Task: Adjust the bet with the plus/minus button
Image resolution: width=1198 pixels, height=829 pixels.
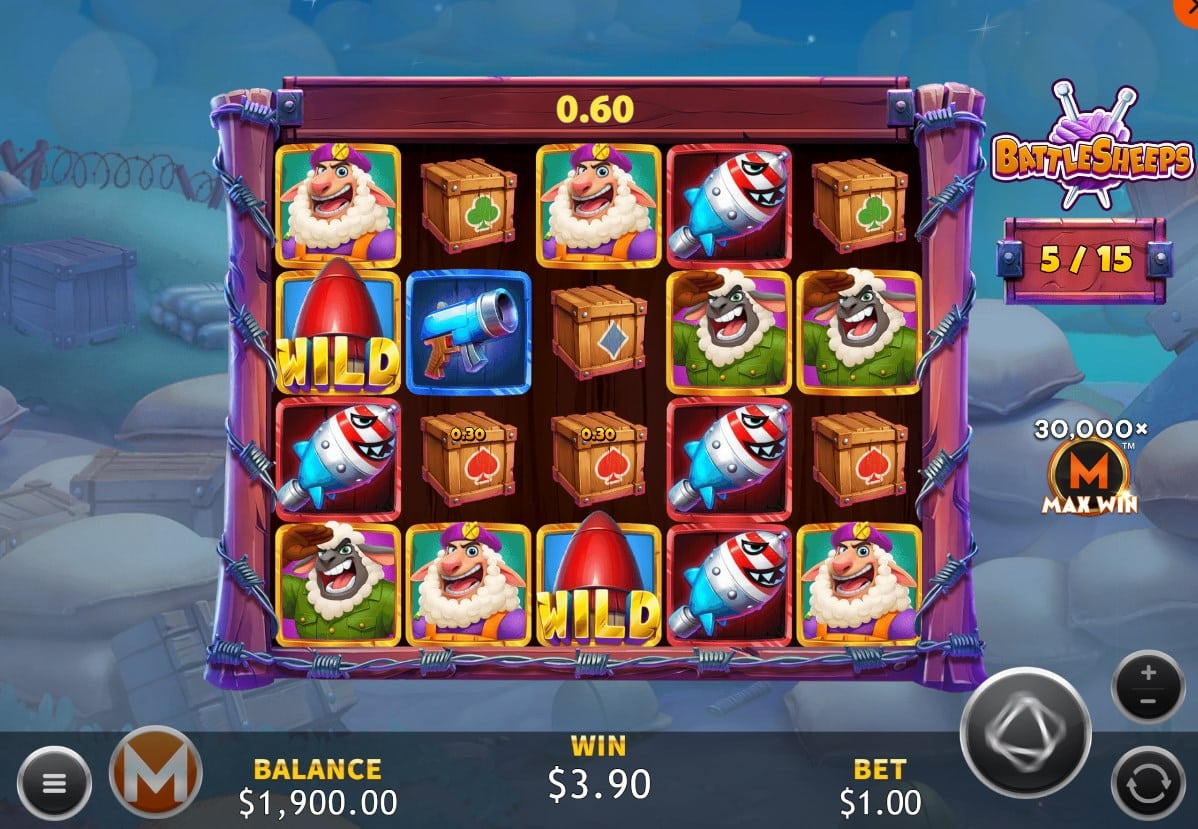Action: [x=1148, y=686]
